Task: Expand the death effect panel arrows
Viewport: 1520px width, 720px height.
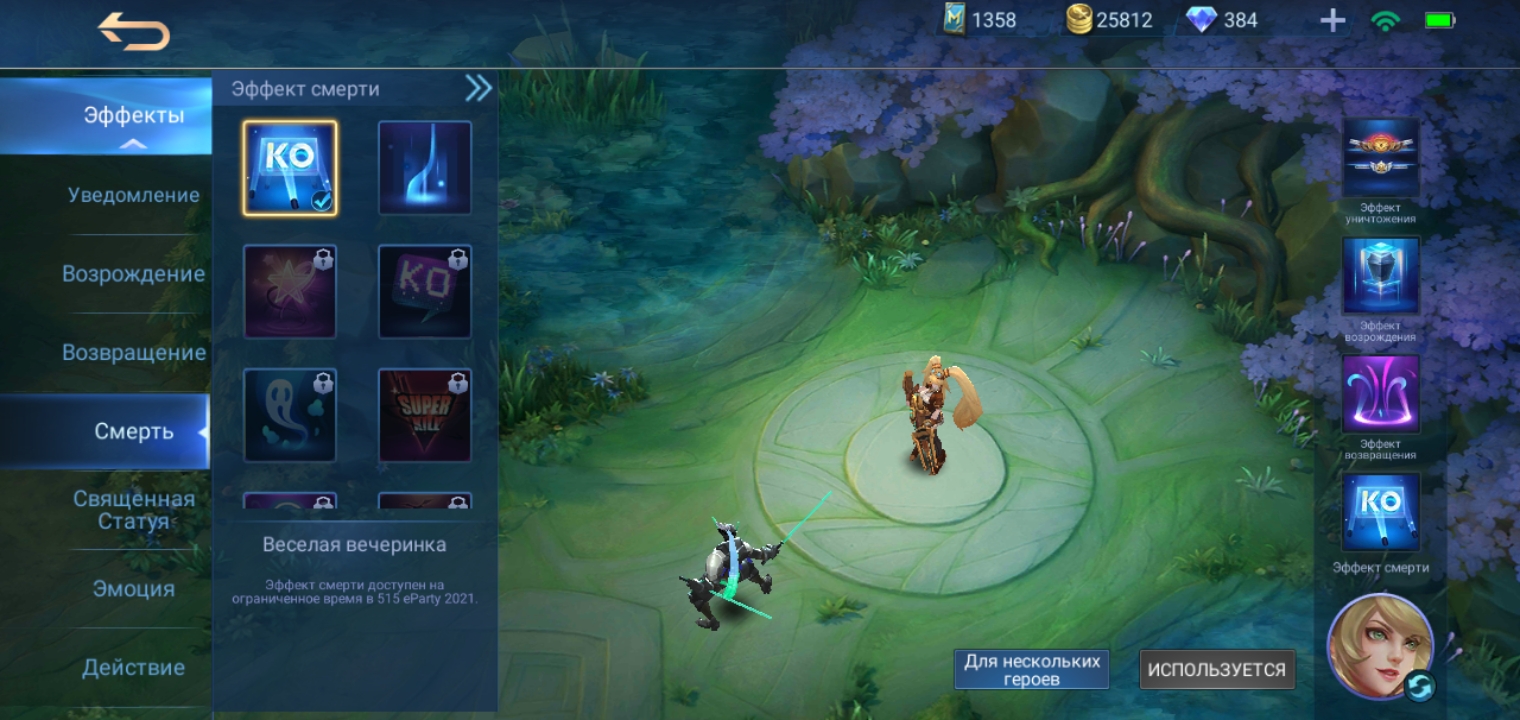Action: point(478,89)
